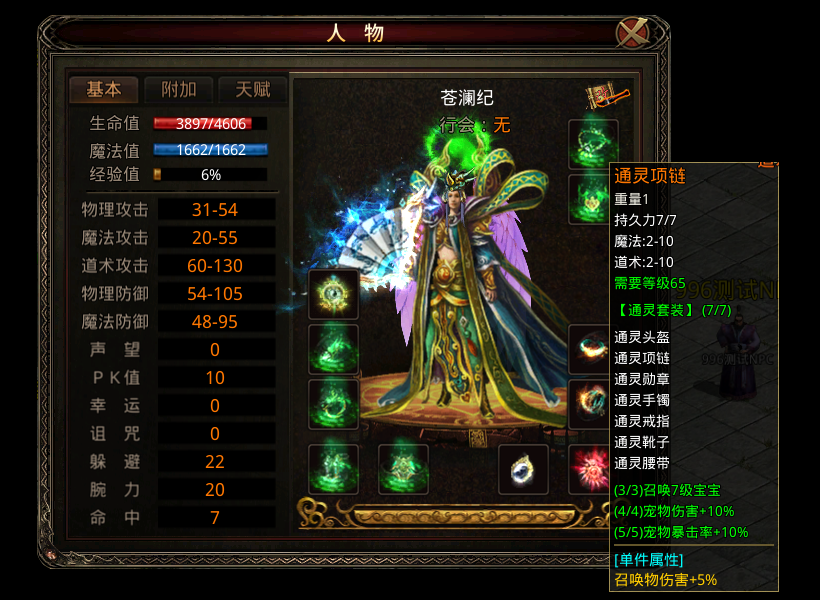Viewport: 820px width, 600px height.
Task: Select the golden eye medal equipment slot
Action: tap(333, 294)
